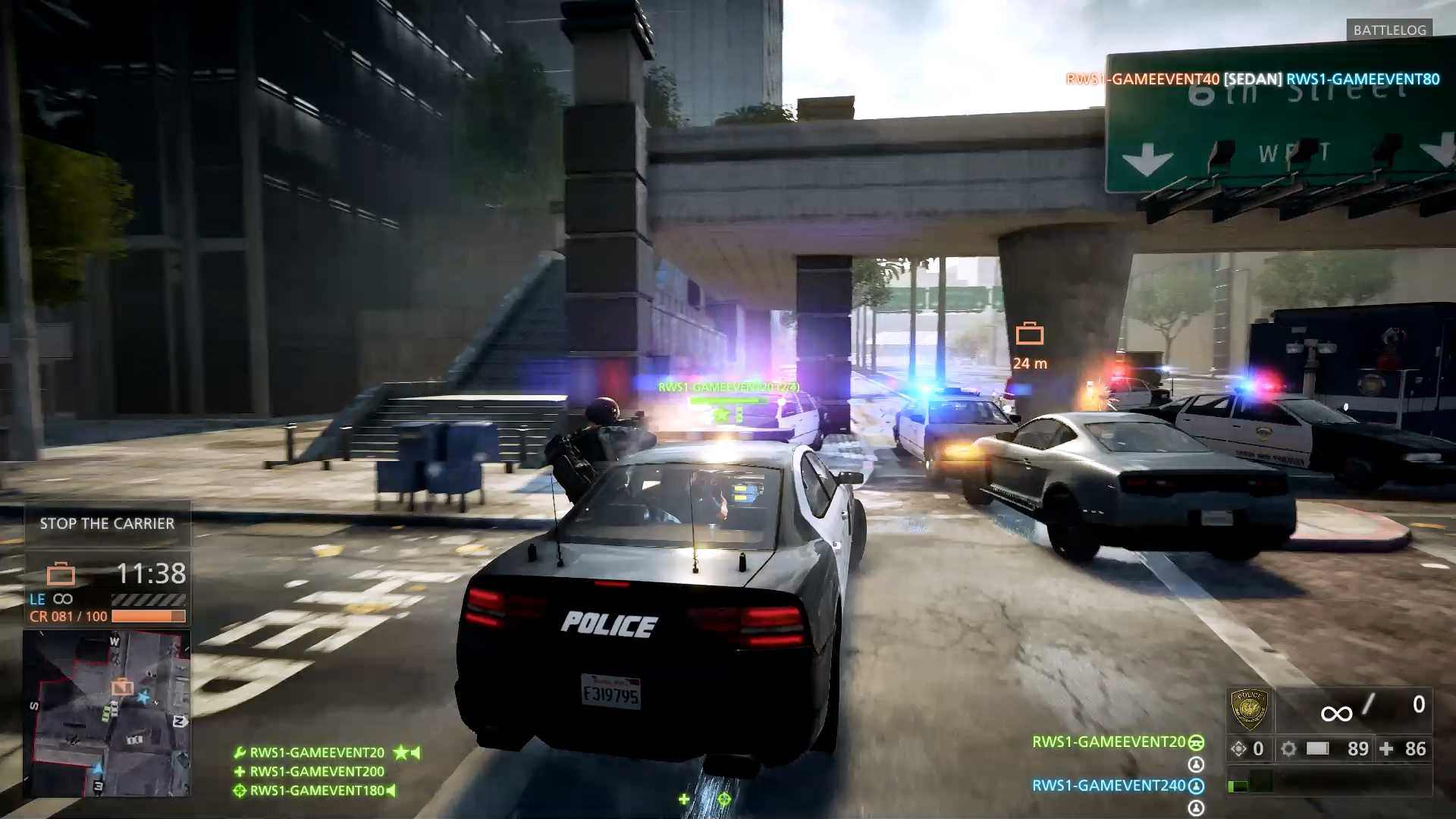The width and height of the screenshot is (1456, 819).
Task: Click the medkit plus icon beside RWS1-GAMEVENT200
Action: pos(240,771)
